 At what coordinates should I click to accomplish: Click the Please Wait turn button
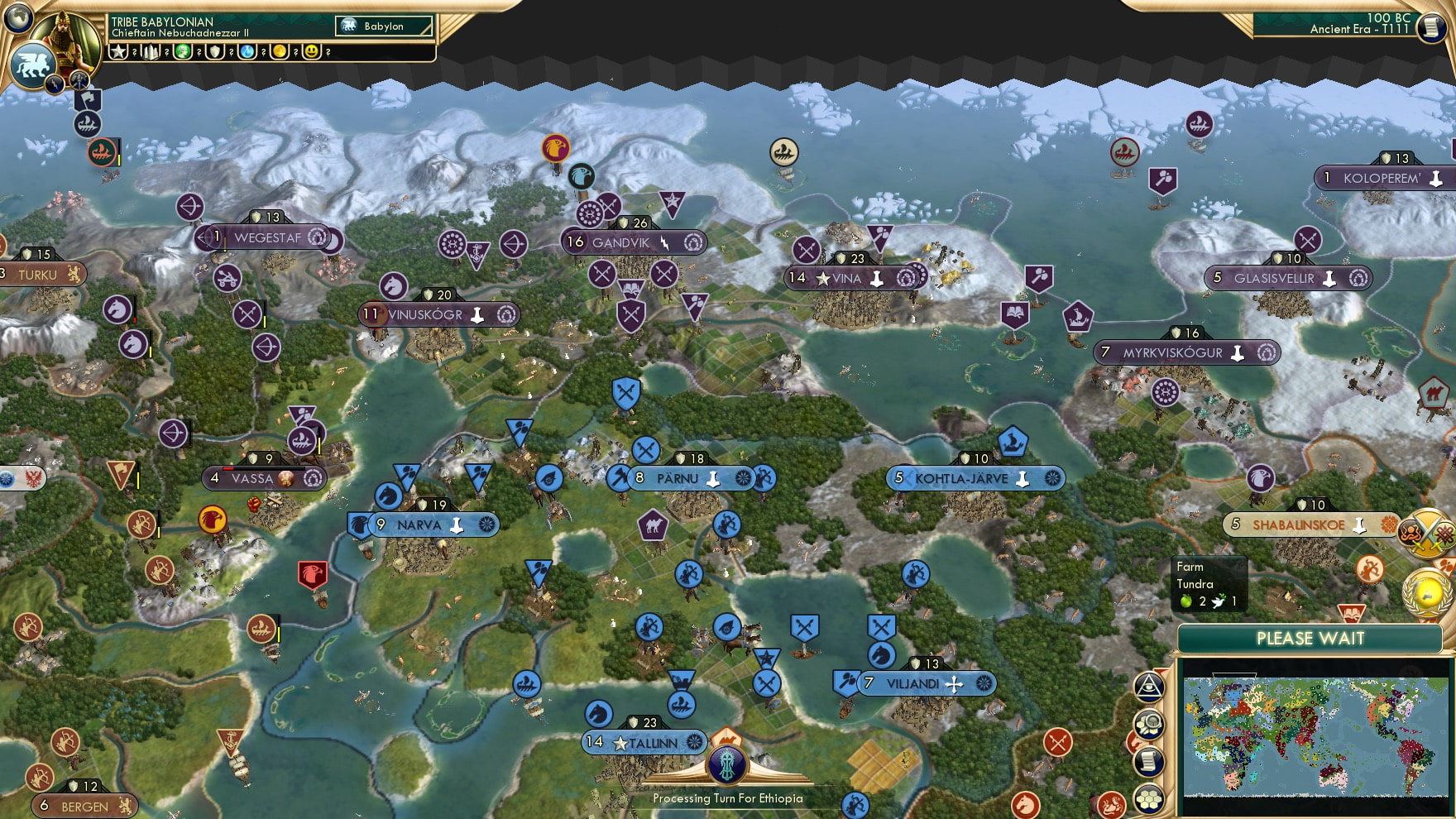(x=1310, y=639)
